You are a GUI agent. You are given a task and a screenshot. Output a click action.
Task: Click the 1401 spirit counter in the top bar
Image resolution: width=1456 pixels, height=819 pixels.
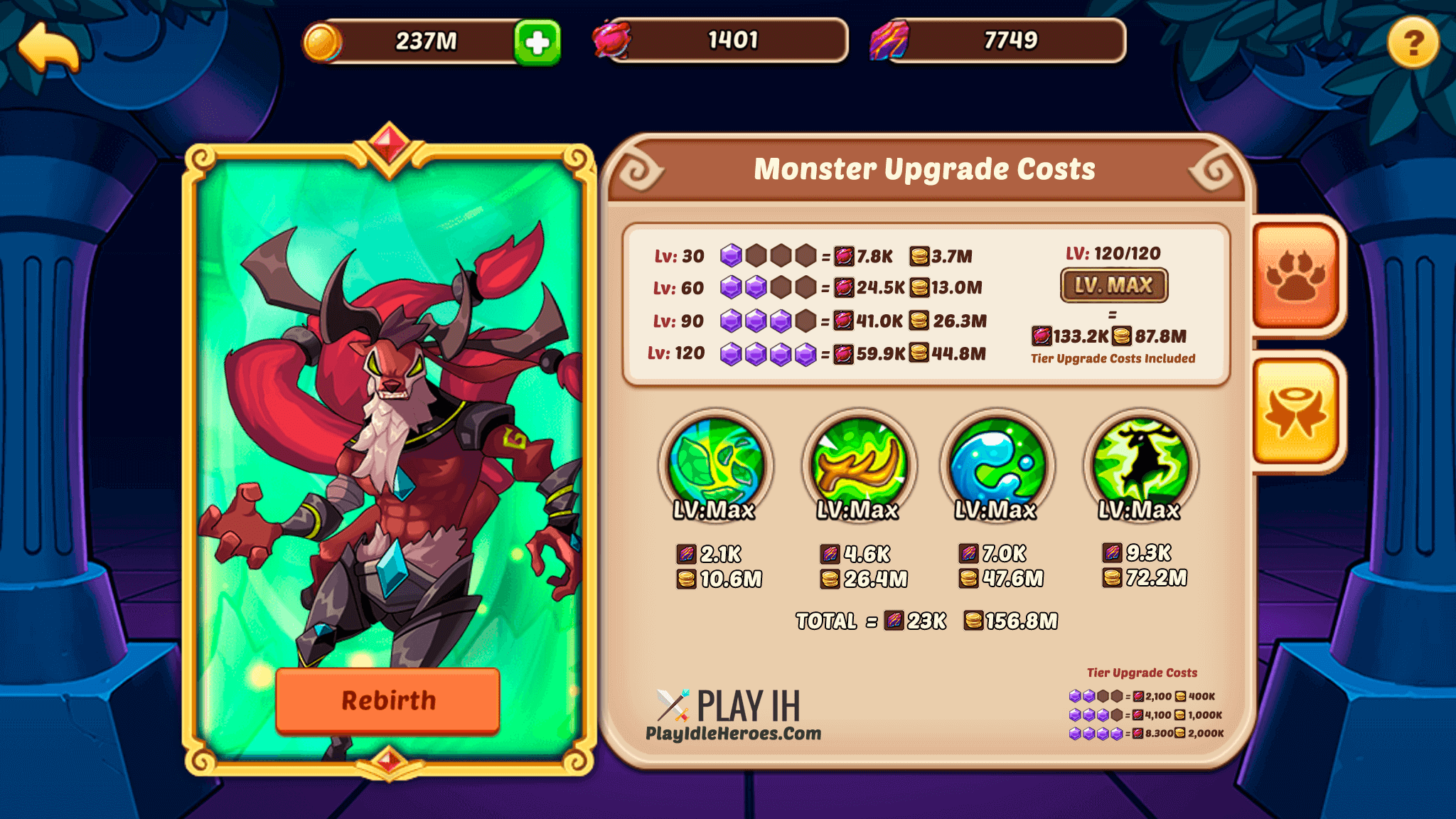tap(718, 41)
